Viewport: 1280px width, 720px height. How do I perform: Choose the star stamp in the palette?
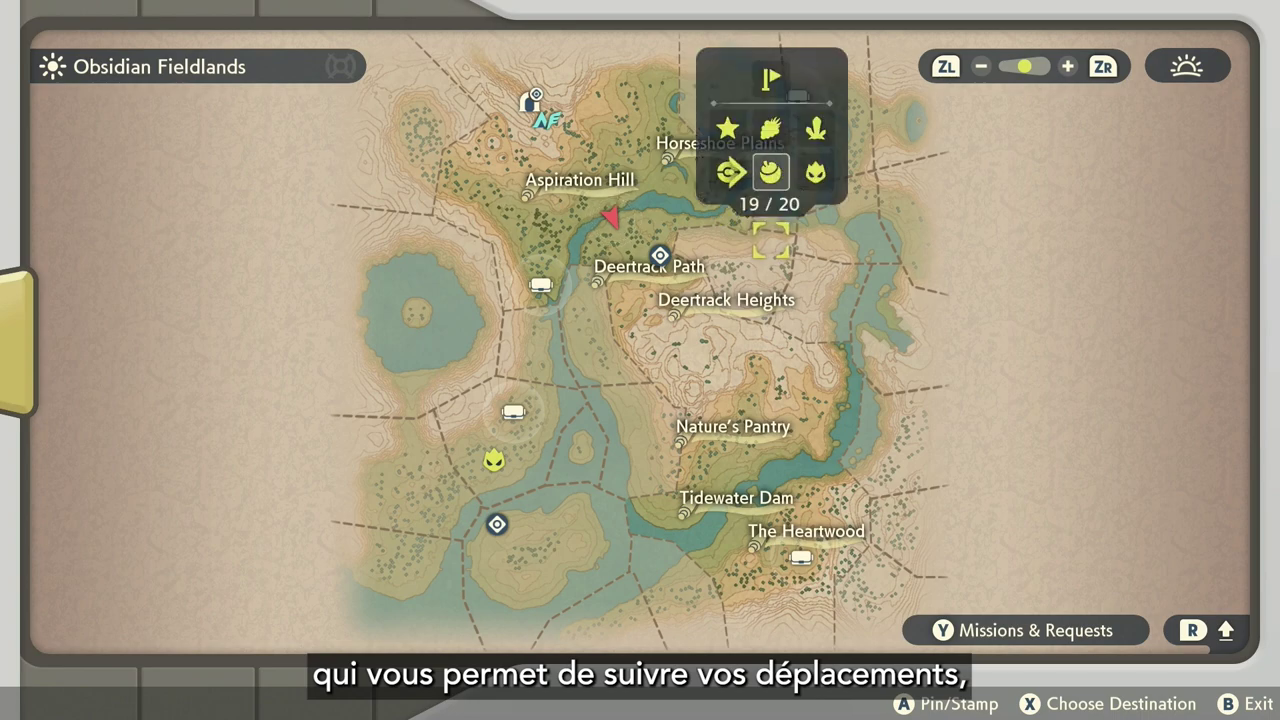click(727, 128)
